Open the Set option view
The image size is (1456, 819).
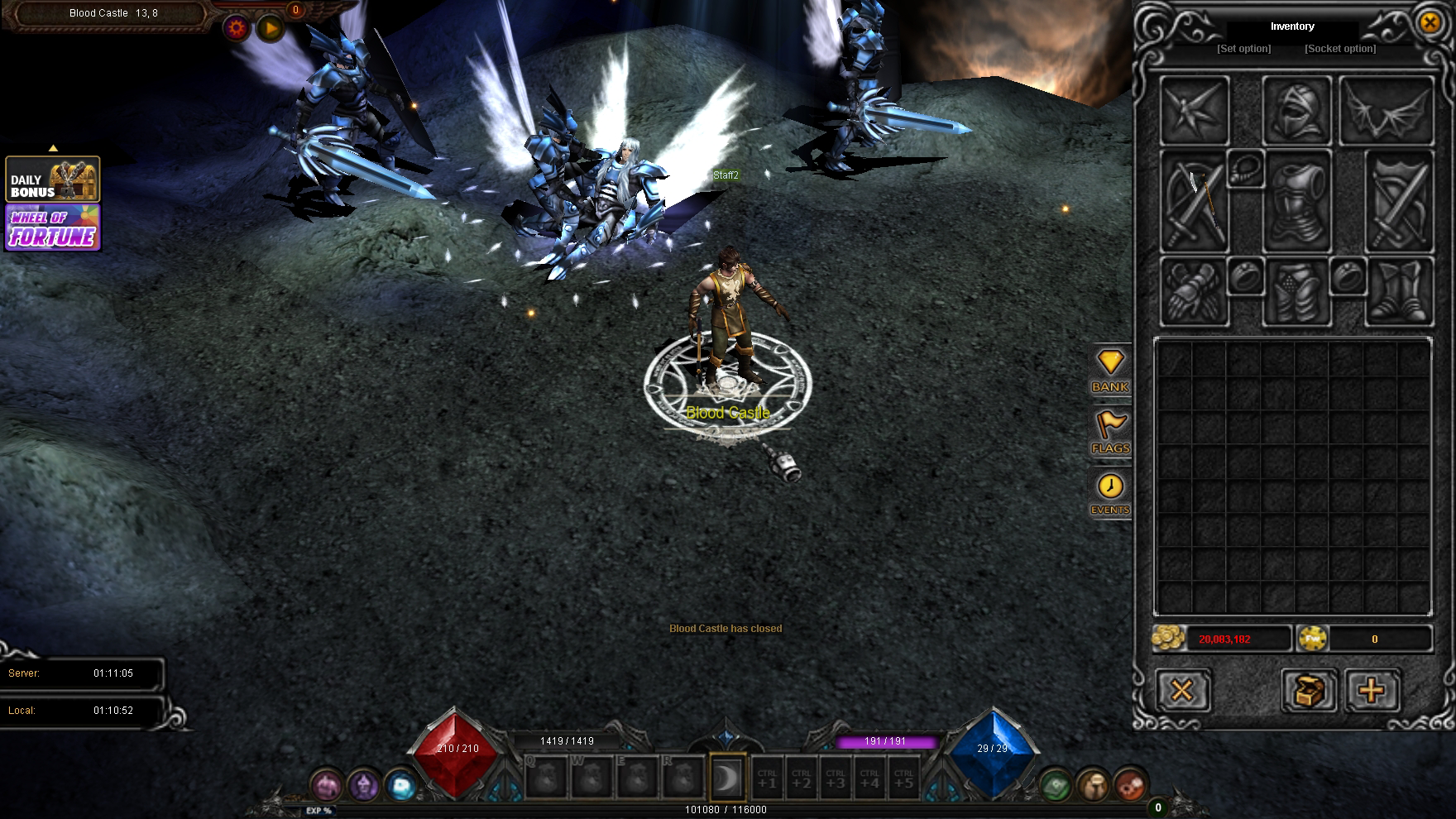(1243, 49)
